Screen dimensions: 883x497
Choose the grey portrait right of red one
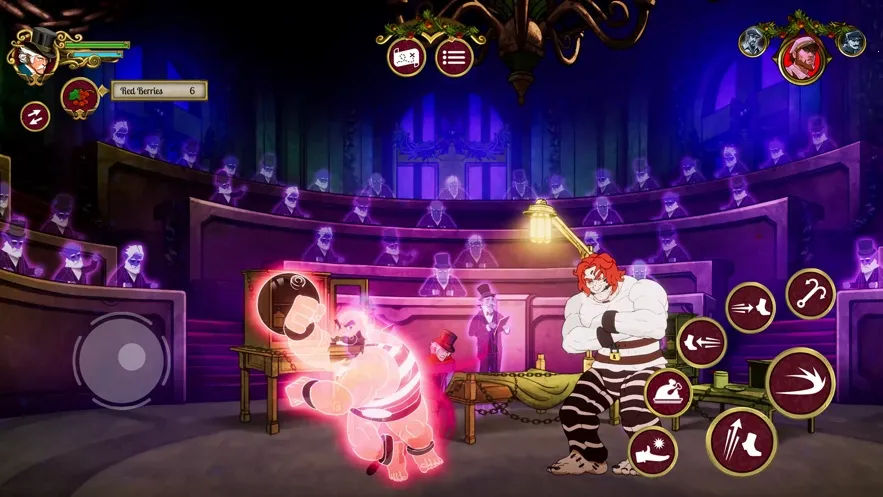pos(851,41)
